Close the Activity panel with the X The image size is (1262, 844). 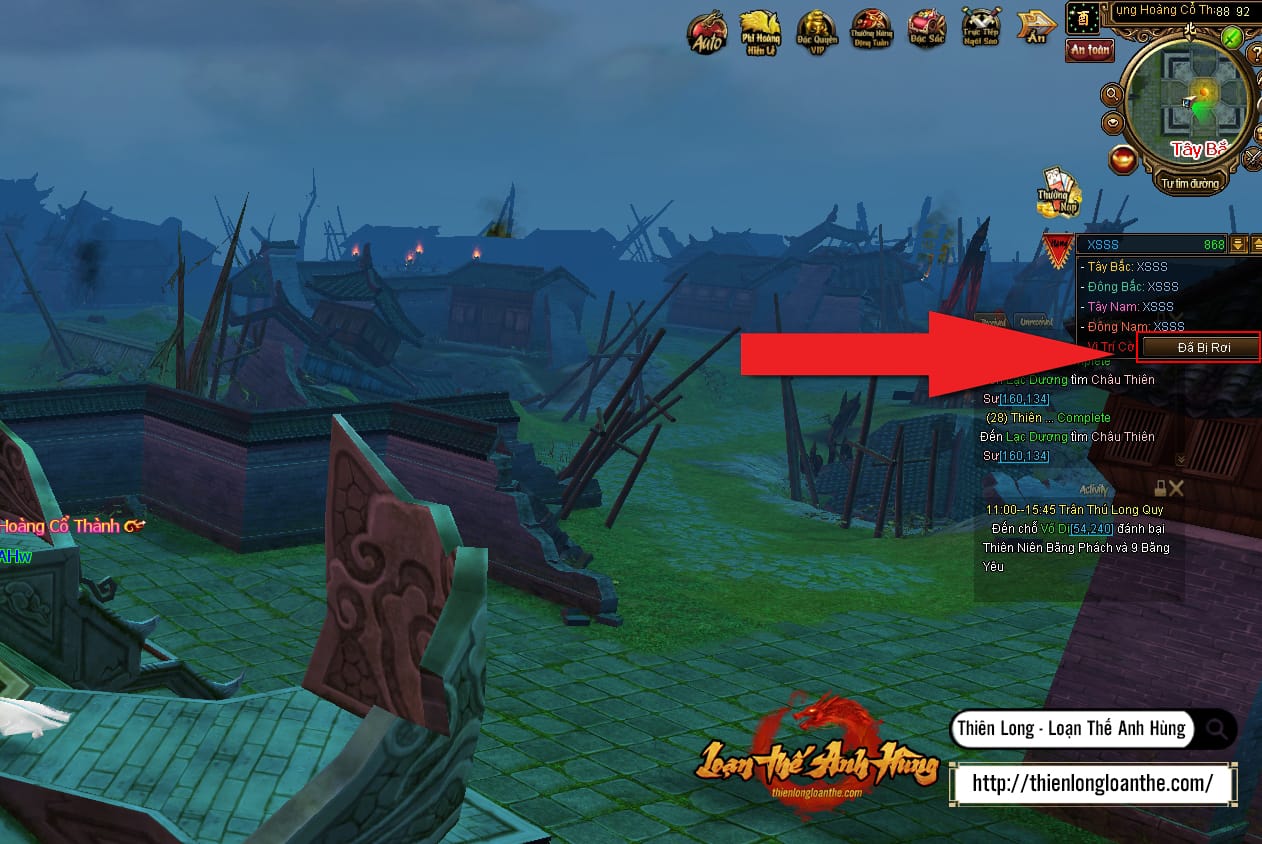(x=1176, y=488)
